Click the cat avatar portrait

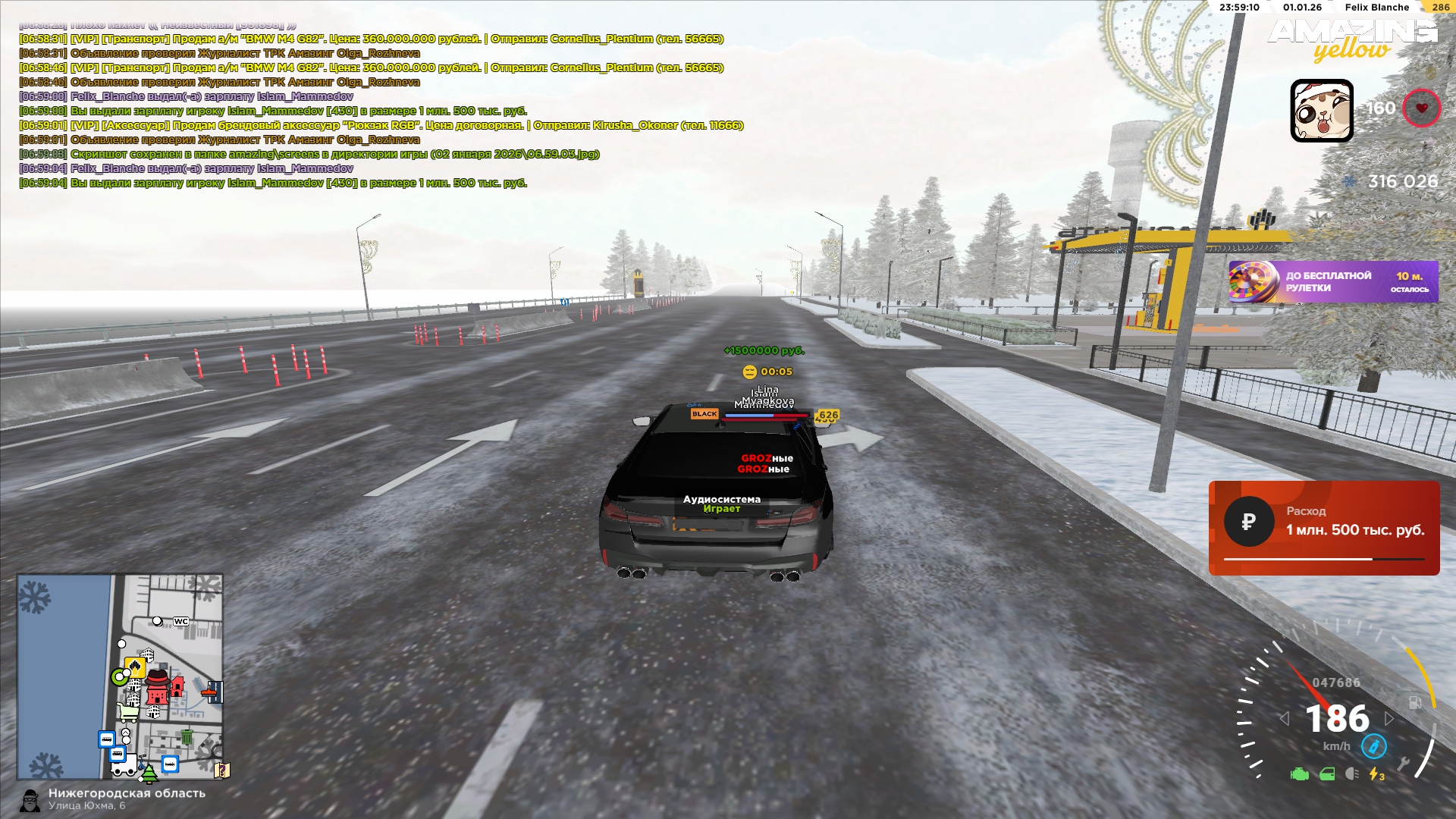click(x=1322, y=111)
